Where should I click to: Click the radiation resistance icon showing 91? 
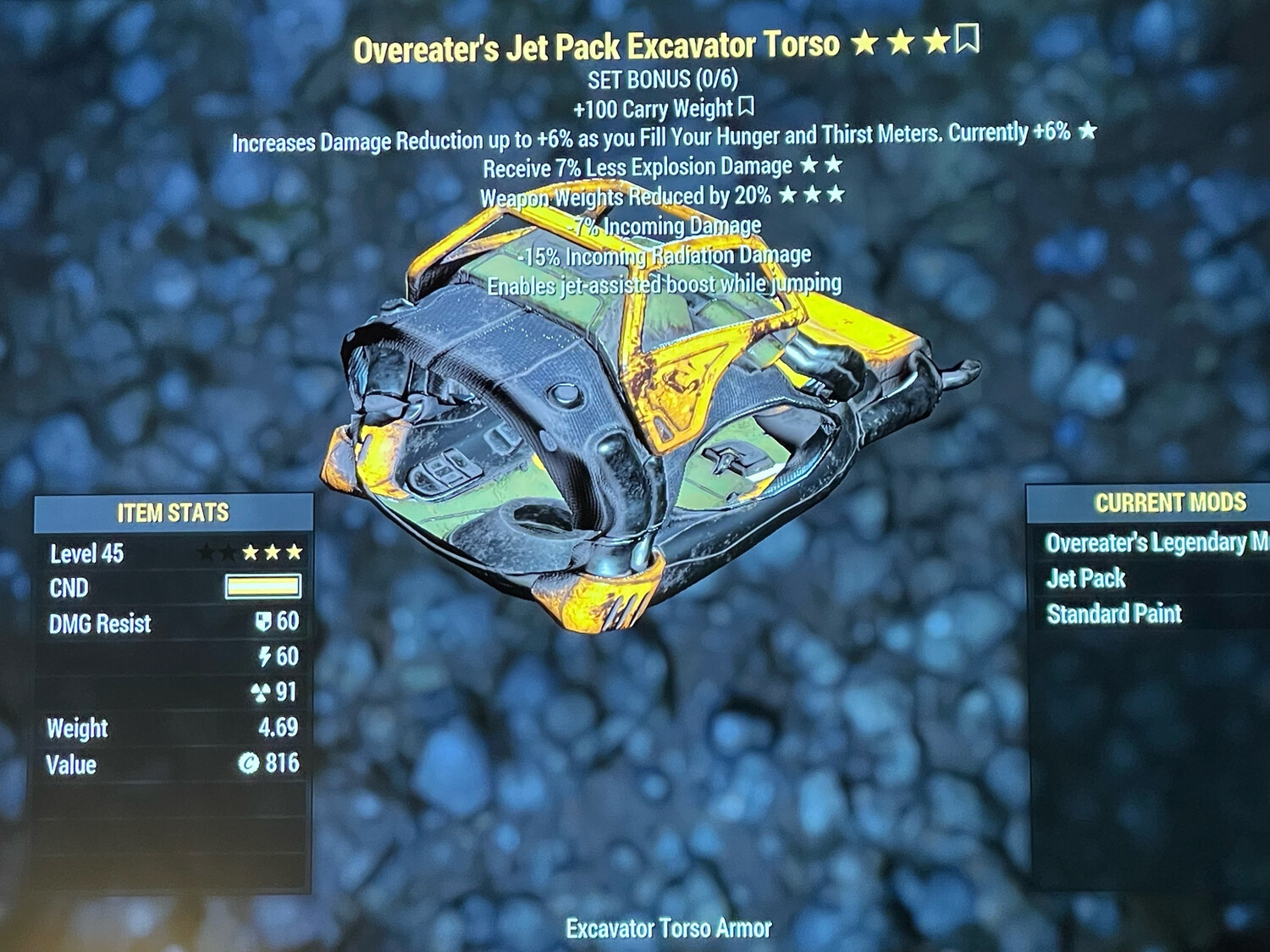[262, 693]
